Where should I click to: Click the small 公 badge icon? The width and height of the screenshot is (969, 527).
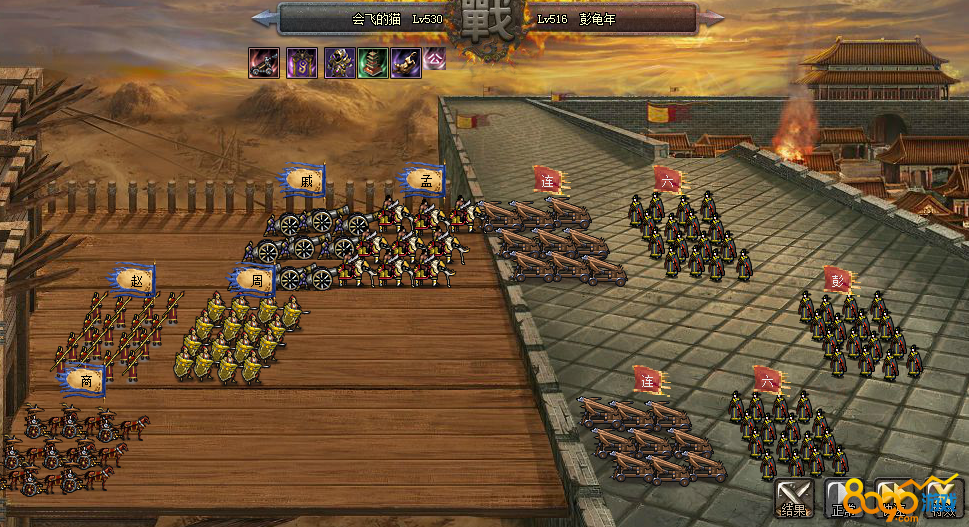[x=435, y=58]
